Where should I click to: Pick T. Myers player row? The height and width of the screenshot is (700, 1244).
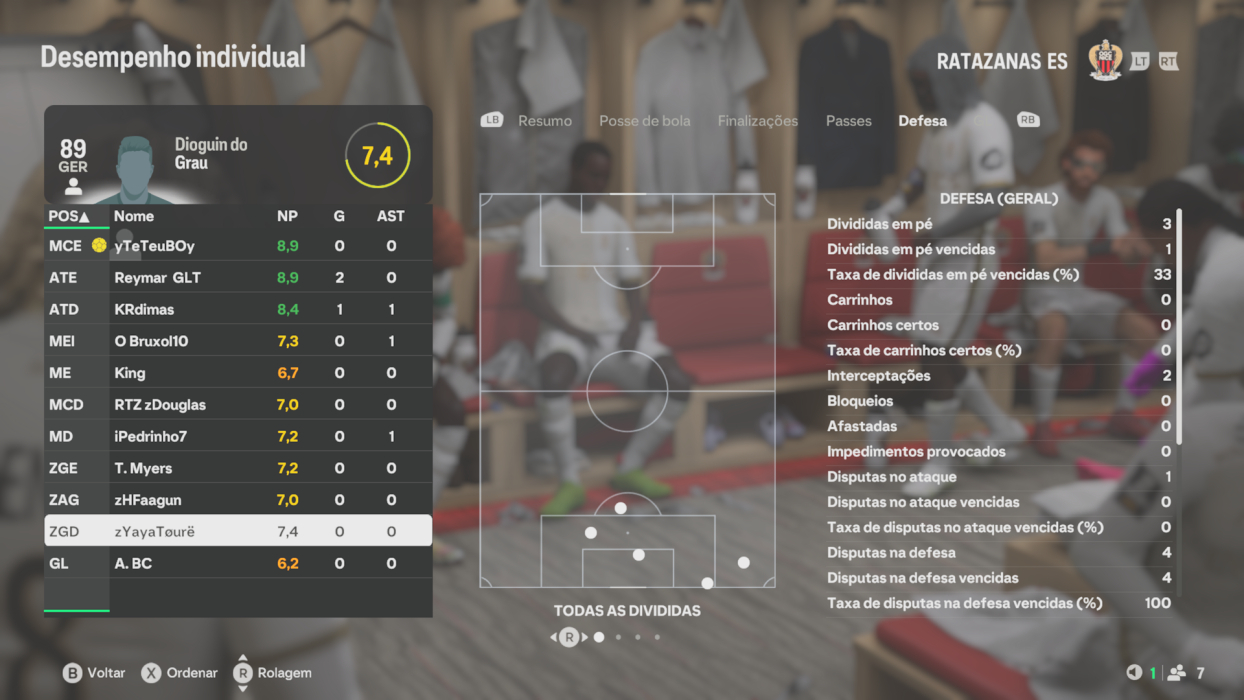tap(238, 468)
